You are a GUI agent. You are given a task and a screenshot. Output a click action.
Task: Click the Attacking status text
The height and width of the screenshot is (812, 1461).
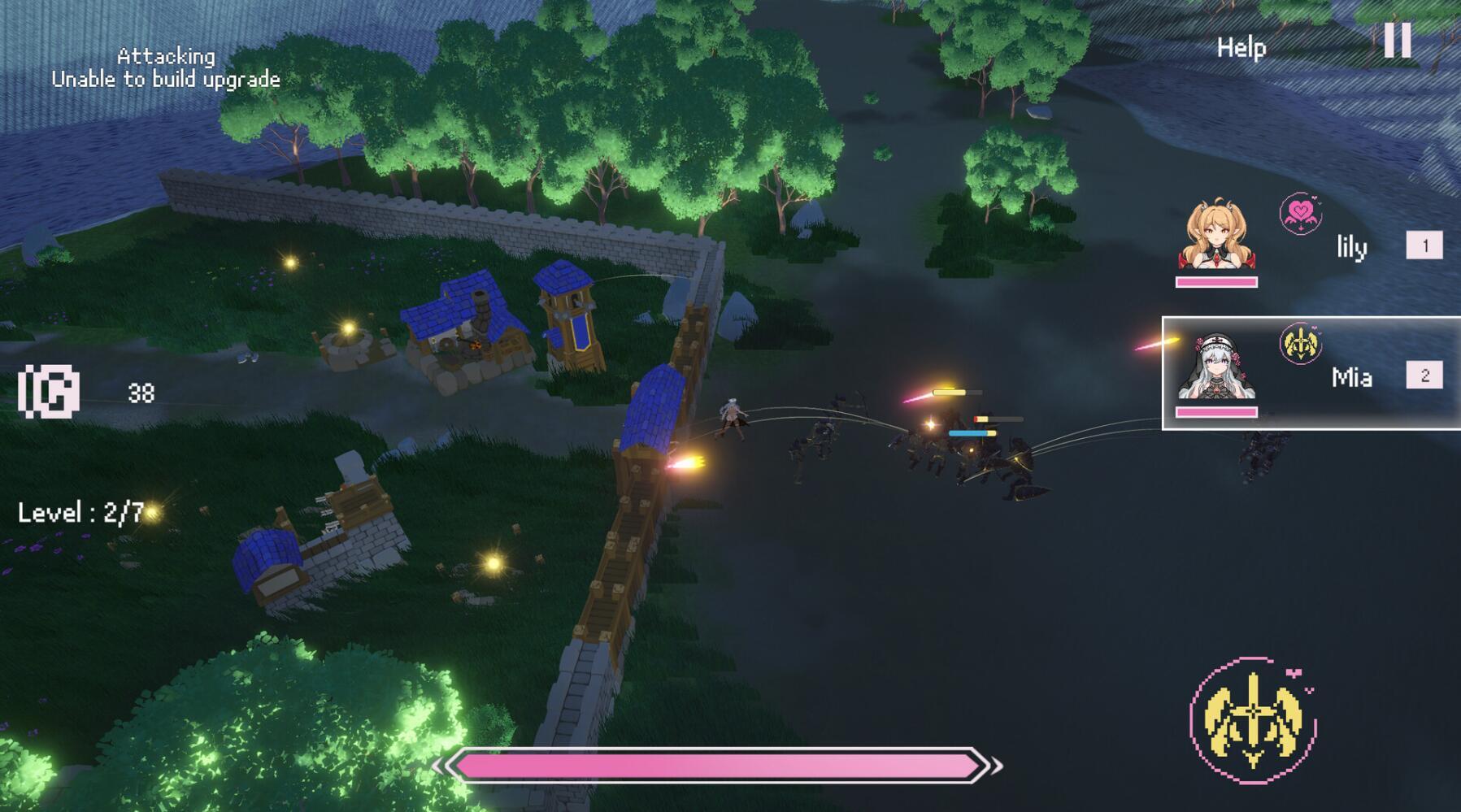[166, 56]
